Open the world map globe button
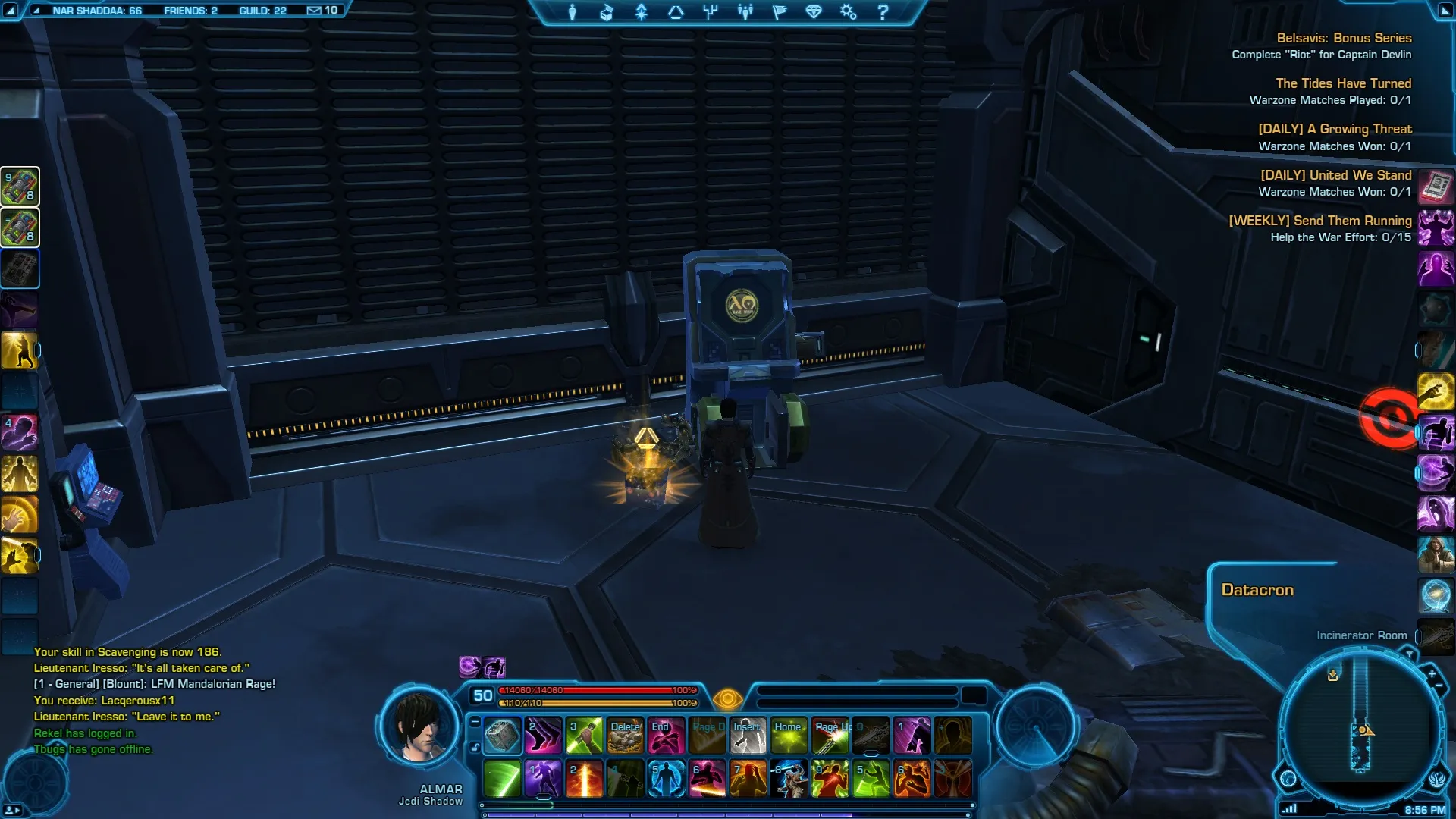 [1288, 779]
